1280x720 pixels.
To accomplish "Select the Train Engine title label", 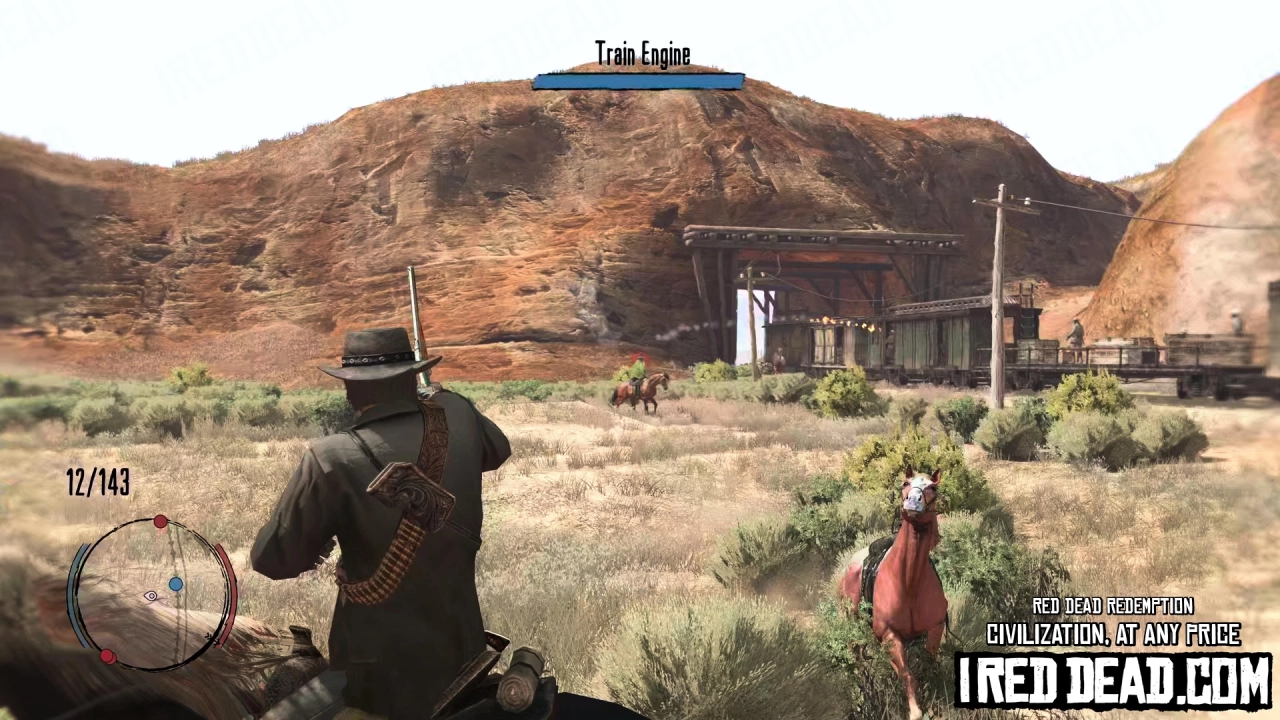I will [x=641, y=53].
